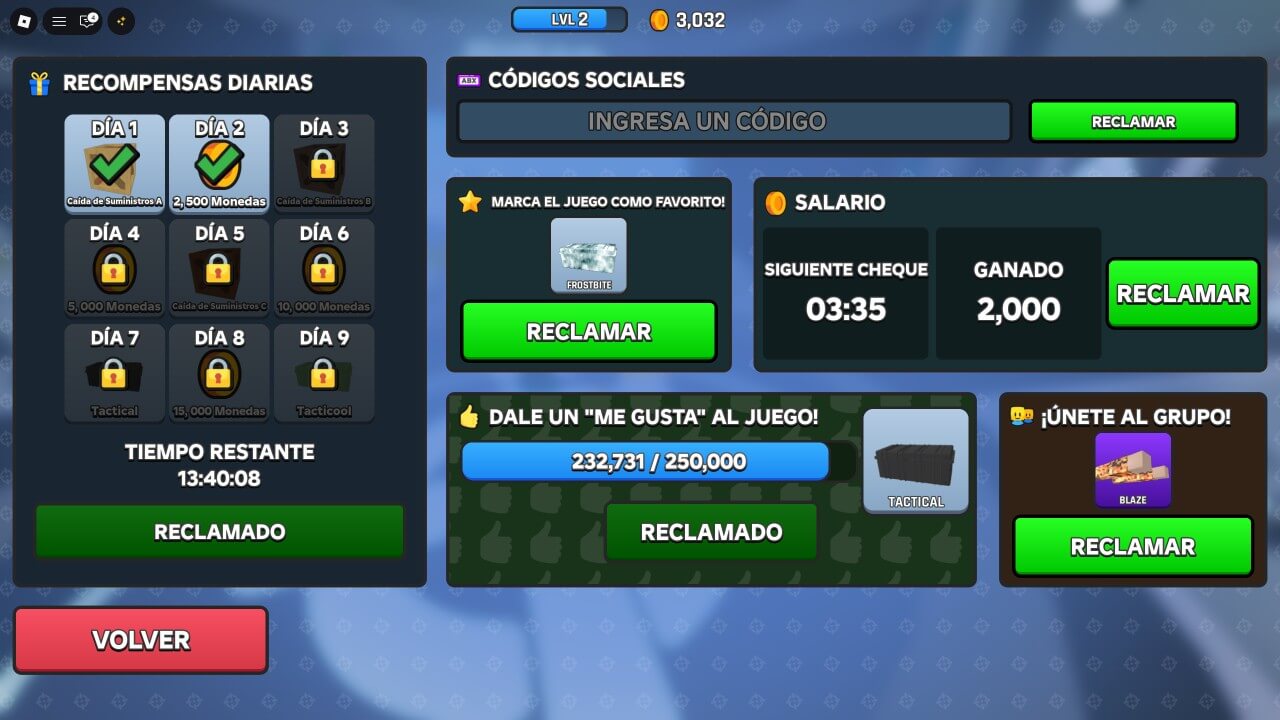This screenshot has width=1280, height=720.
Task: Click the LVL 2 badge at top
Action: (x=569, y=18)
